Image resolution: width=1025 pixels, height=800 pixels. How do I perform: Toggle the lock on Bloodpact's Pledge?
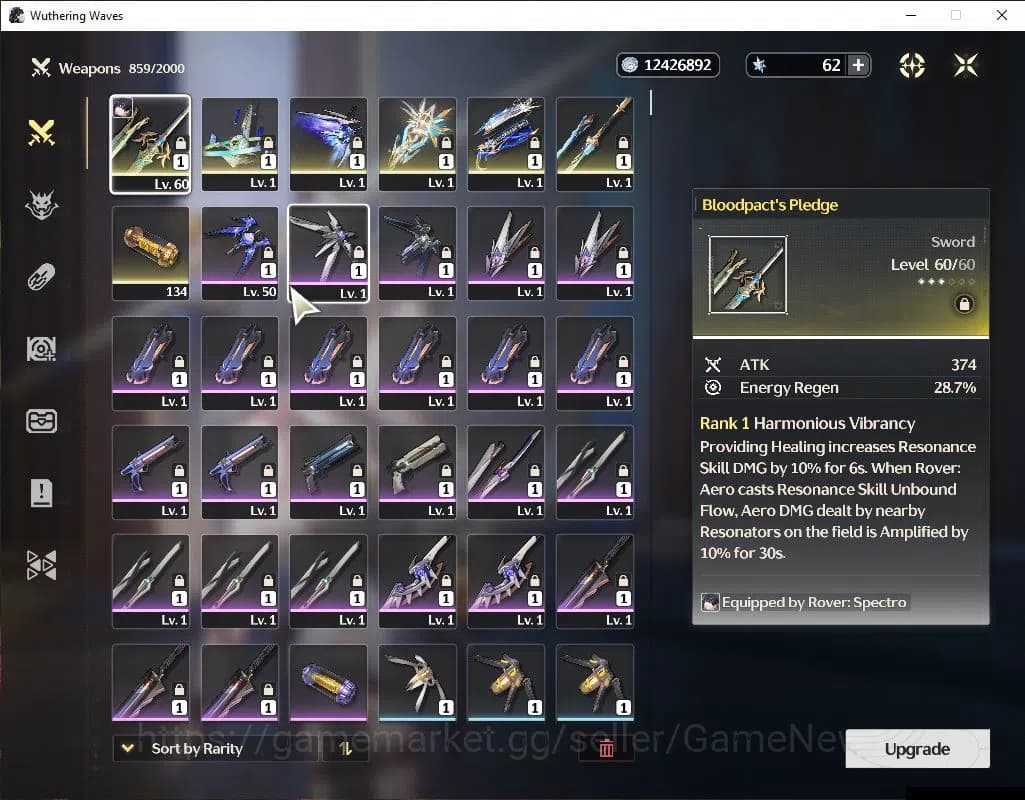tap(964, 305)
